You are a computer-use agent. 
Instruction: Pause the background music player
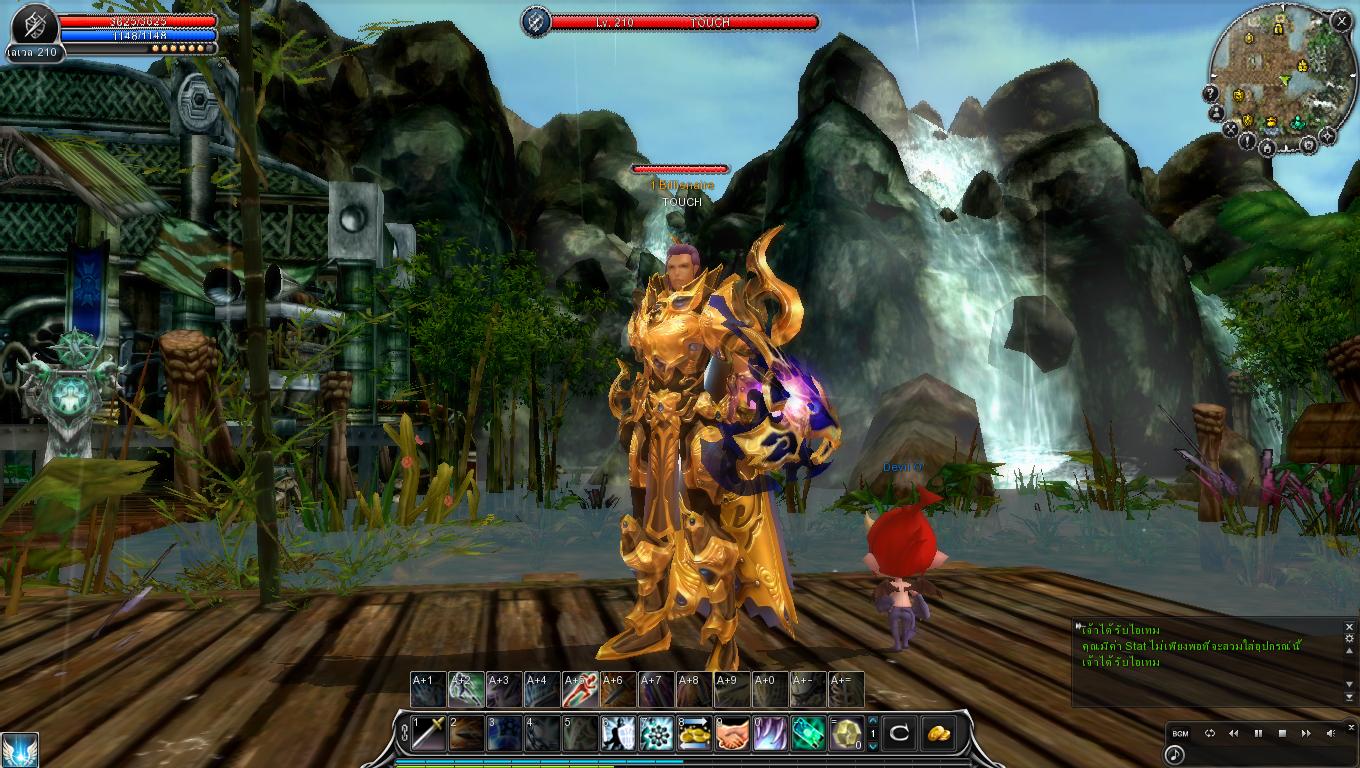click(1258, 733)
